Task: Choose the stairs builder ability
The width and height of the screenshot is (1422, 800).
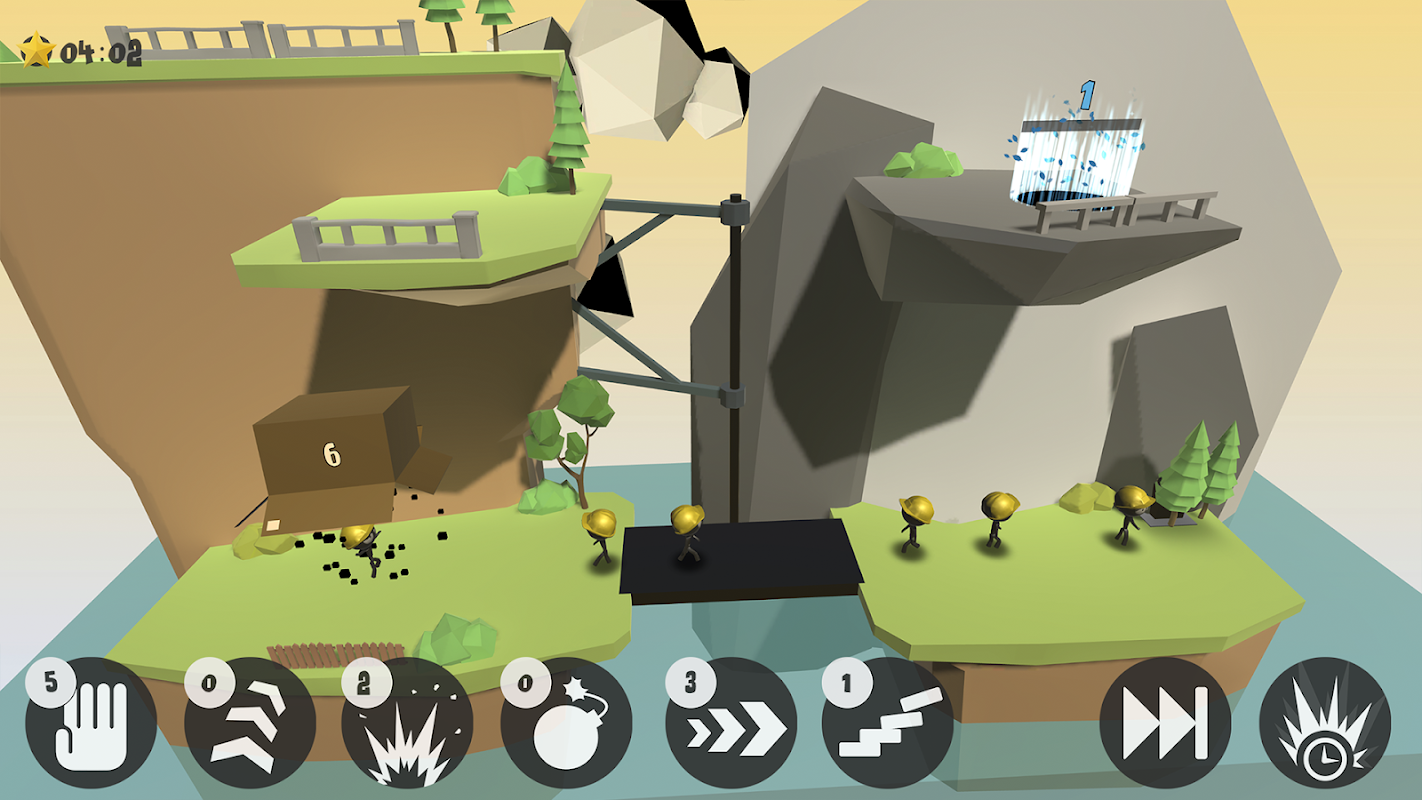Action: pyautogui.click(x=888, y=722)
